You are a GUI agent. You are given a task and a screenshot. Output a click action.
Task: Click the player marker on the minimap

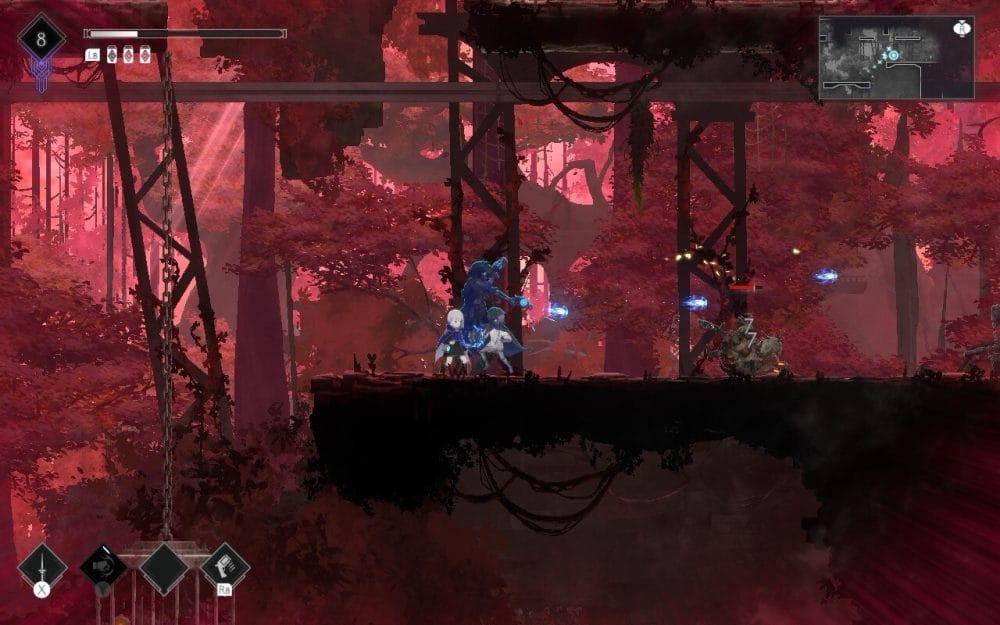coord(893,55)
